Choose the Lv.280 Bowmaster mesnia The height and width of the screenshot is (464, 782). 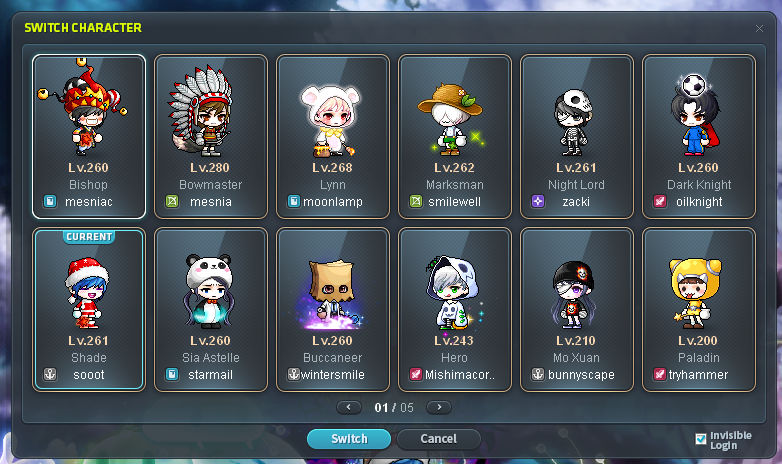(x=211, y=135)
